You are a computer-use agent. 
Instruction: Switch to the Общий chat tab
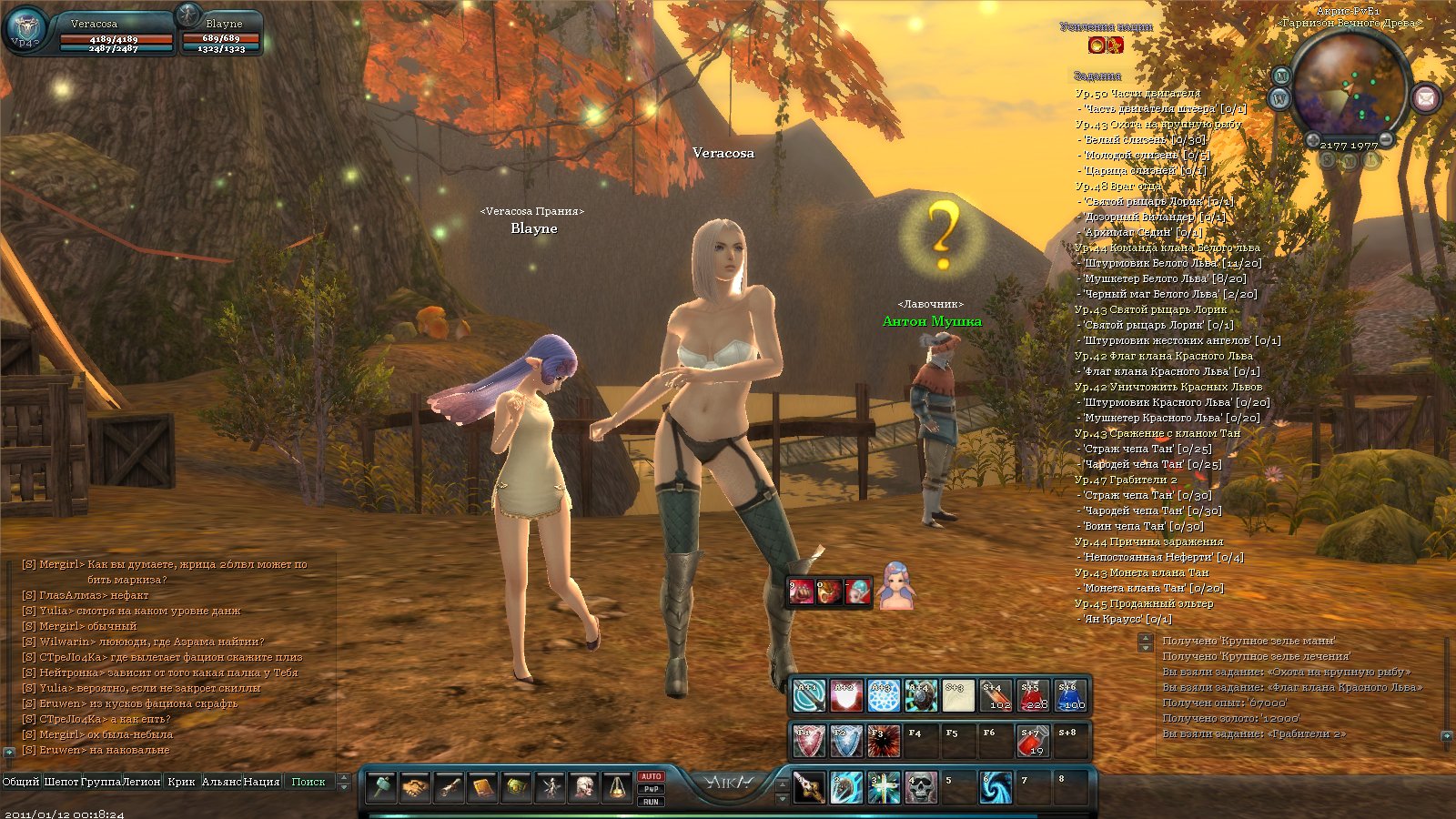pos(20,782)
